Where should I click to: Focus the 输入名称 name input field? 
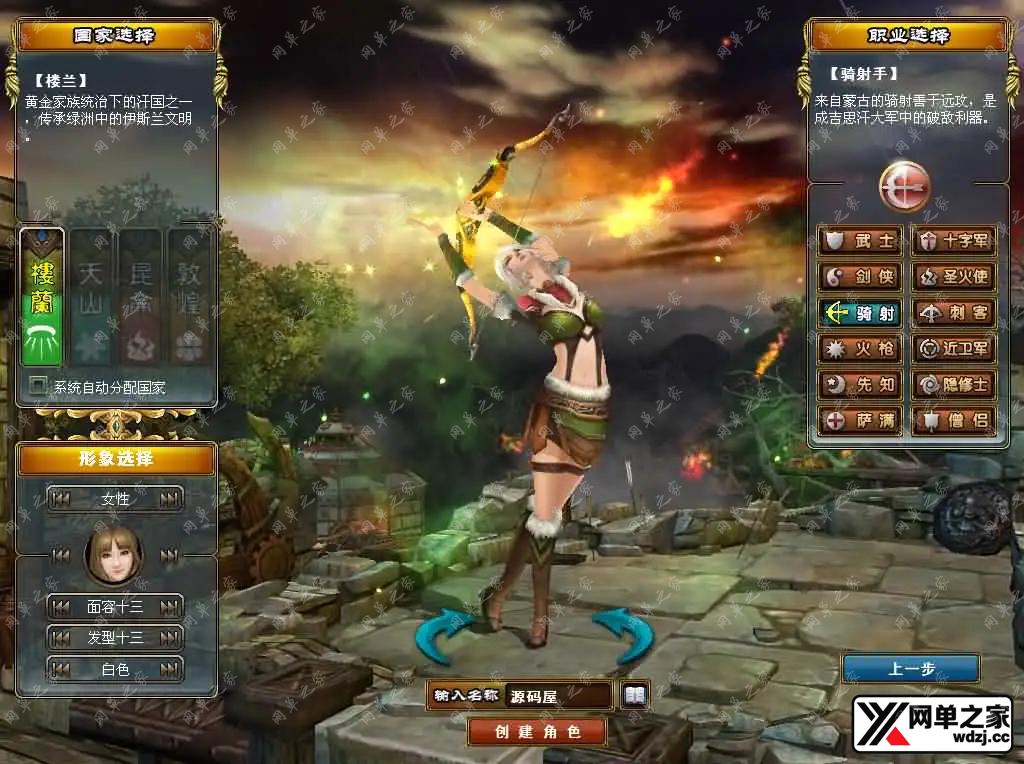pyautogui.click(x=559, y=696)
